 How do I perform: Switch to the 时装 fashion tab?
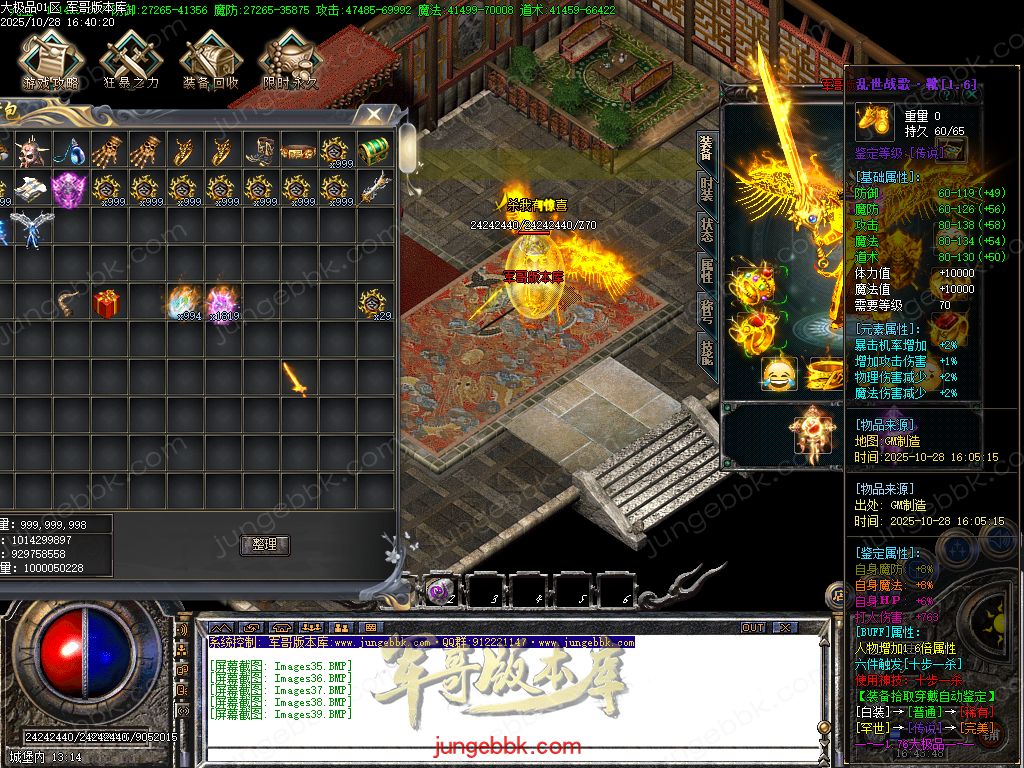(x=706, y=190)
